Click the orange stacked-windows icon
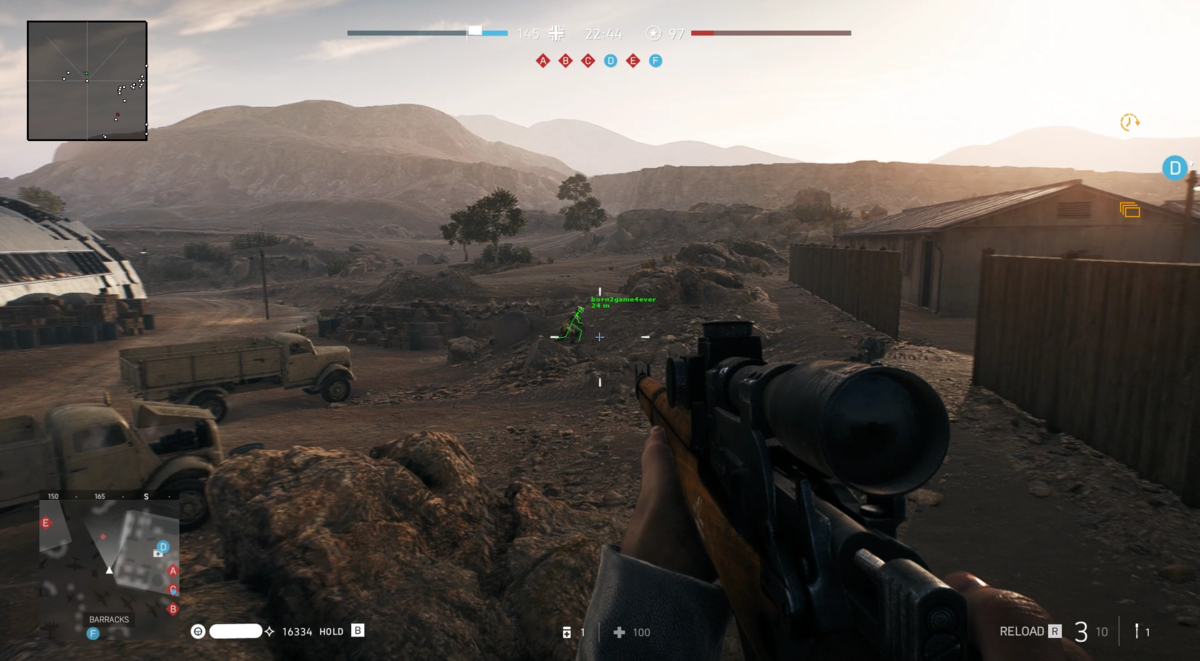The width and height of the screenshot is (1200, 661). click(1130, 210)
